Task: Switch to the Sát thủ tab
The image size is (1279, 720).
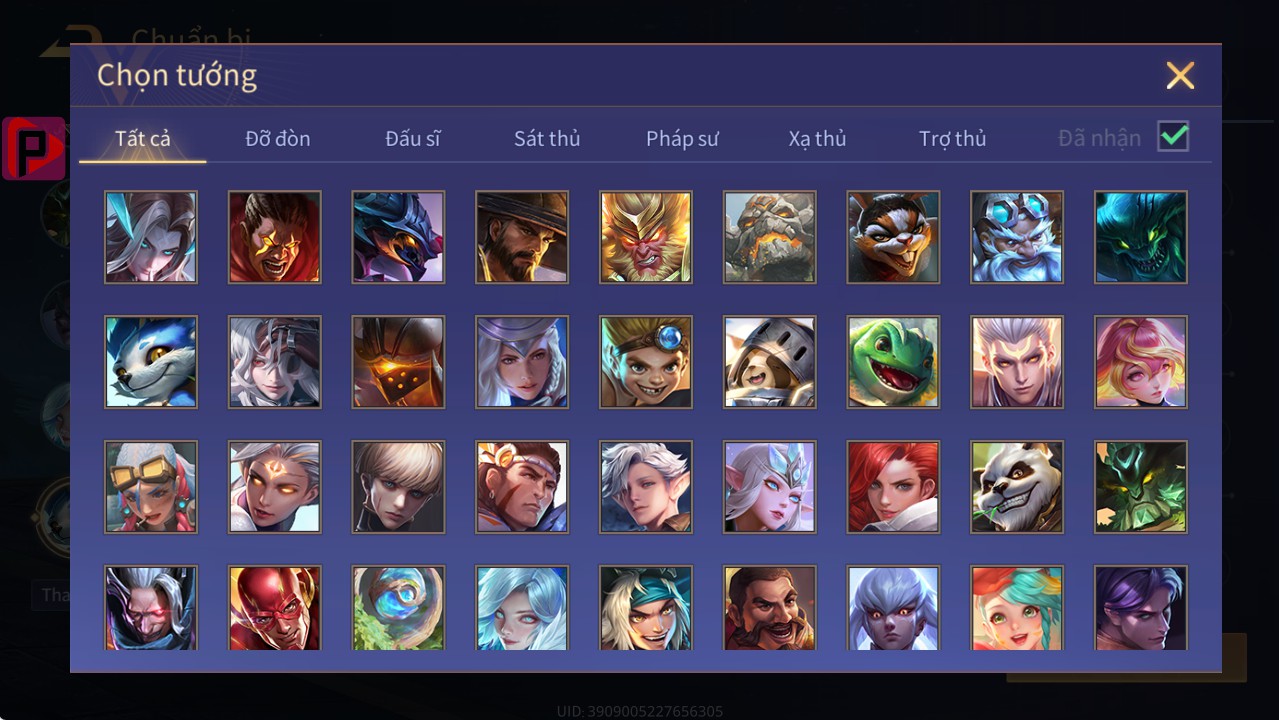Action: [547, 139]
